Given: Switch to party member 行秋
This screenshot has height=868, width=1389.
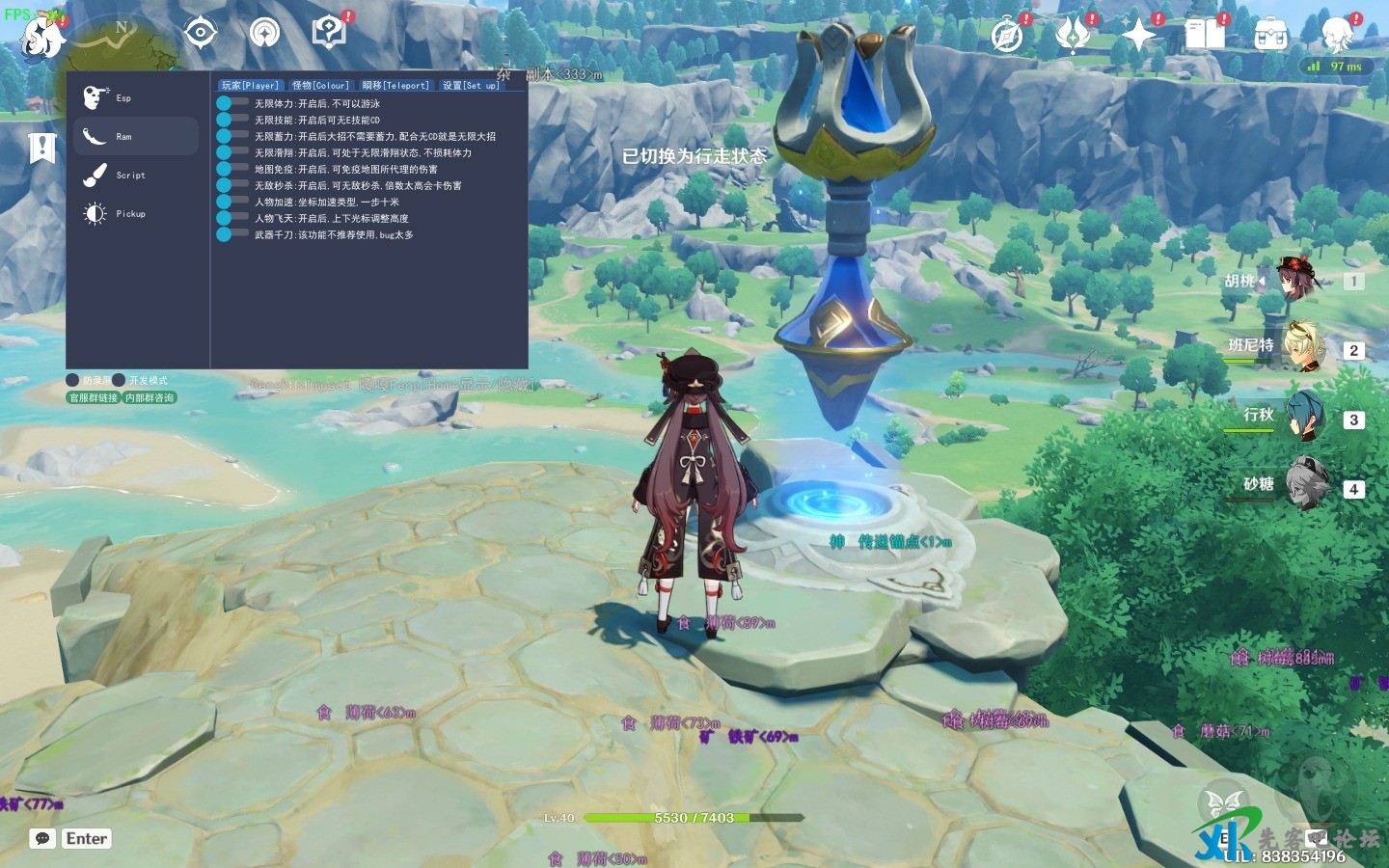Looking at the screenshot, I should coord(1304,418).
